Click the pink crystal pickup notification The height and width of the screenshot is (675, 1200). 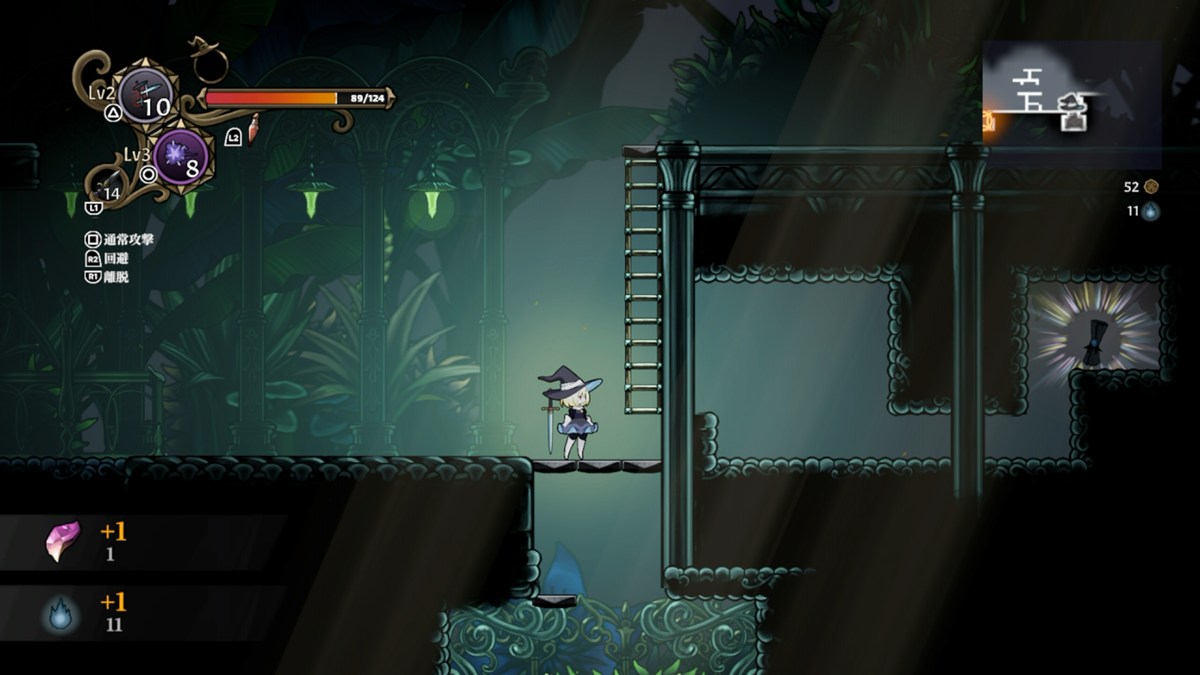[x=63, y=541]
